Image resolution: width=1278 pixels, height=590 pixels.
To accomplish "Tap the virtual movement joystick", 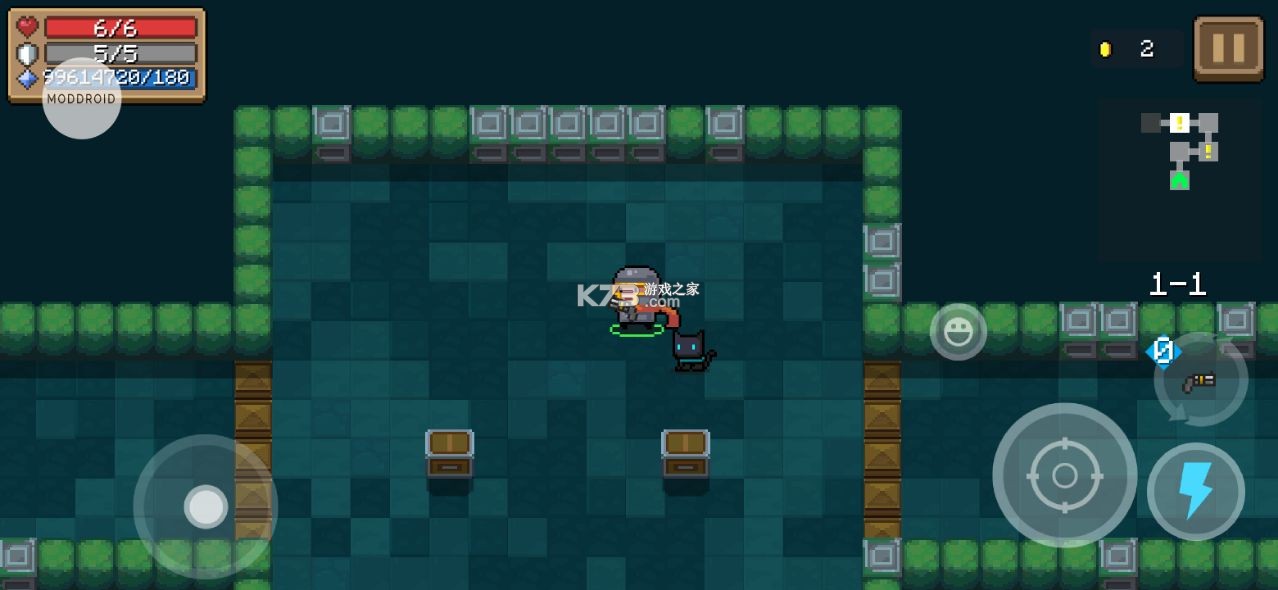I will coord(206,507).
